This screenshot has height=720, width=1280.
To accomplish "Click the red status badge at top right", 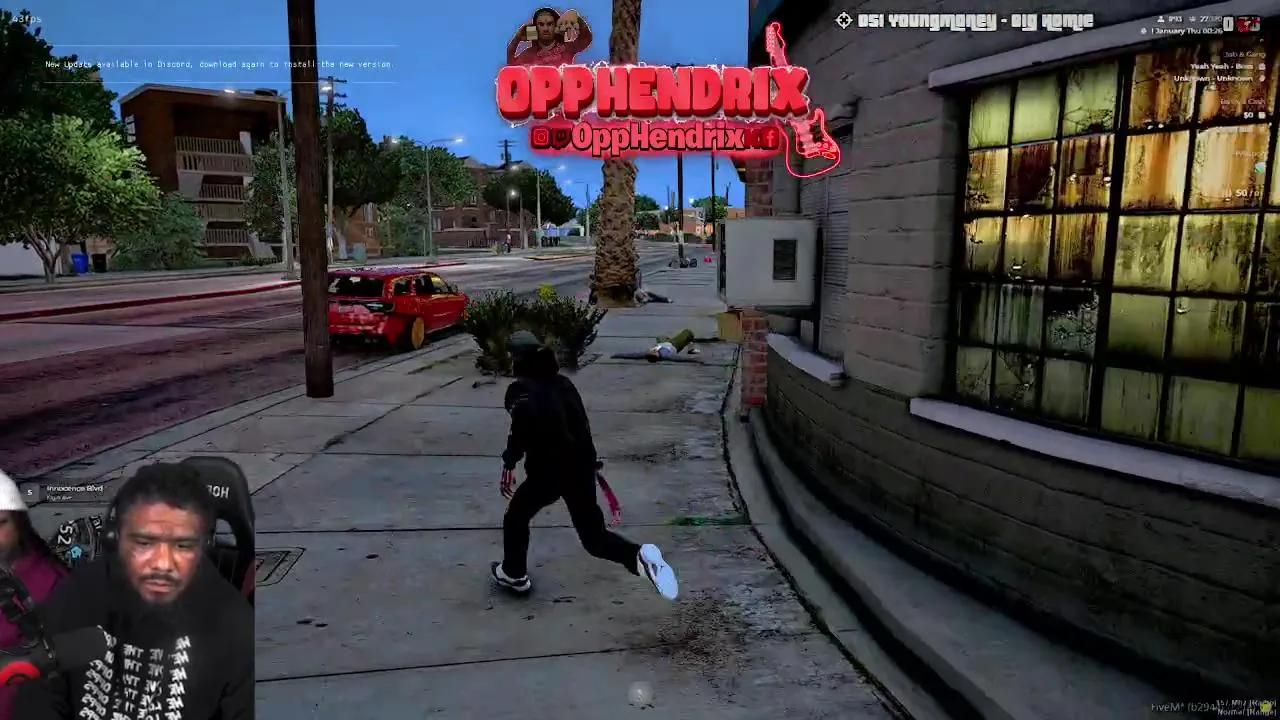I will pos(1250,23).
